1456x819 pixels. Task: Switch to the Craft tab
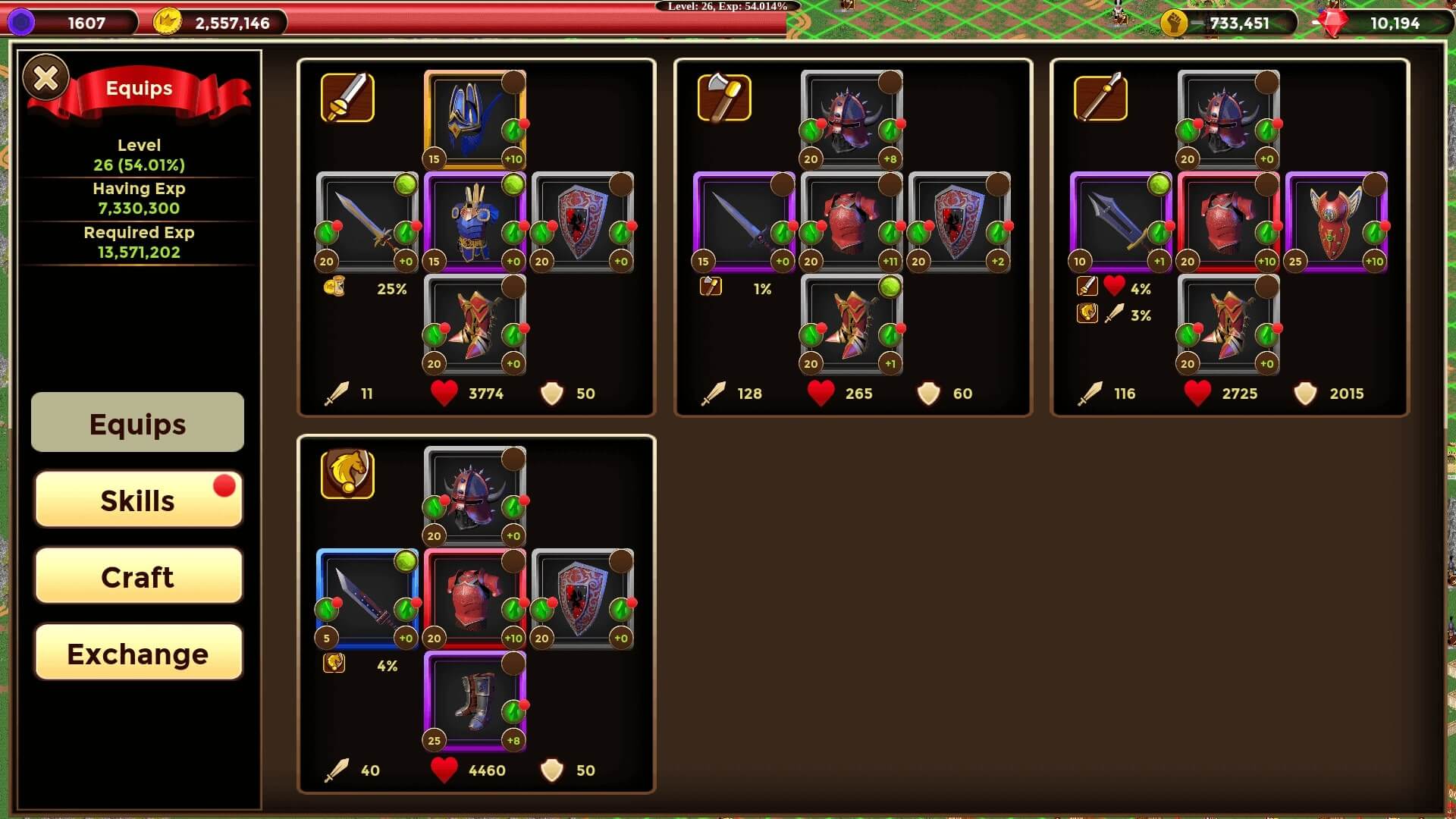[138, 577]
